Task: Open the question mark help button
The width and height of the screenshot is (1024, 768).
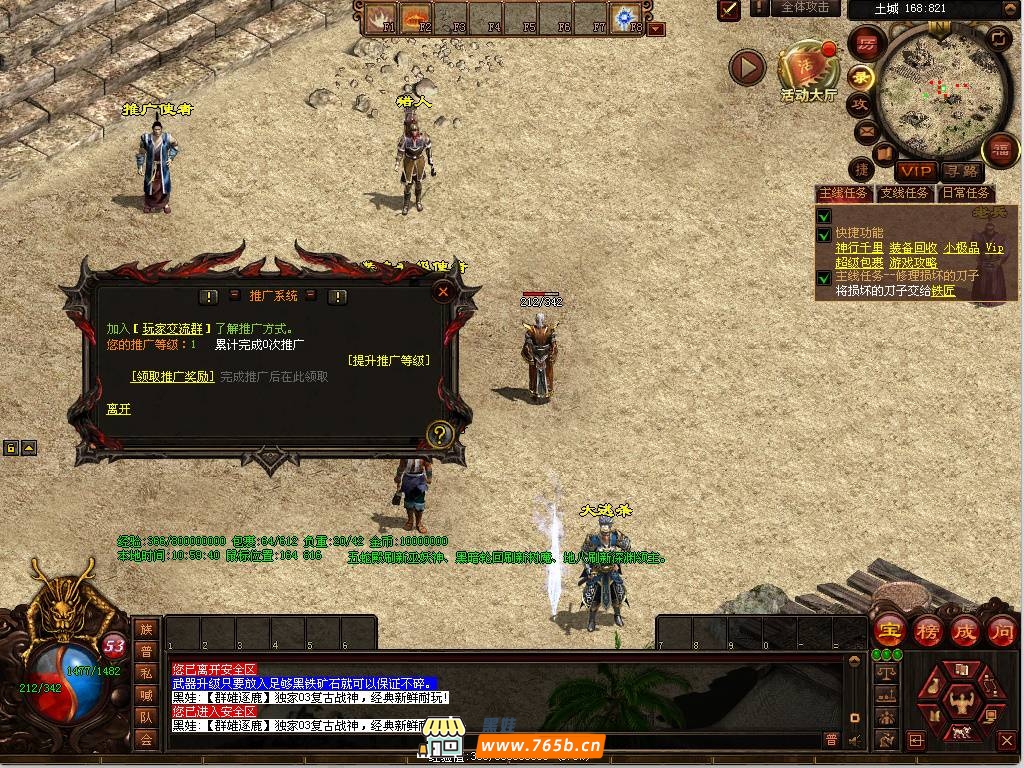Action: pos(440,434)
